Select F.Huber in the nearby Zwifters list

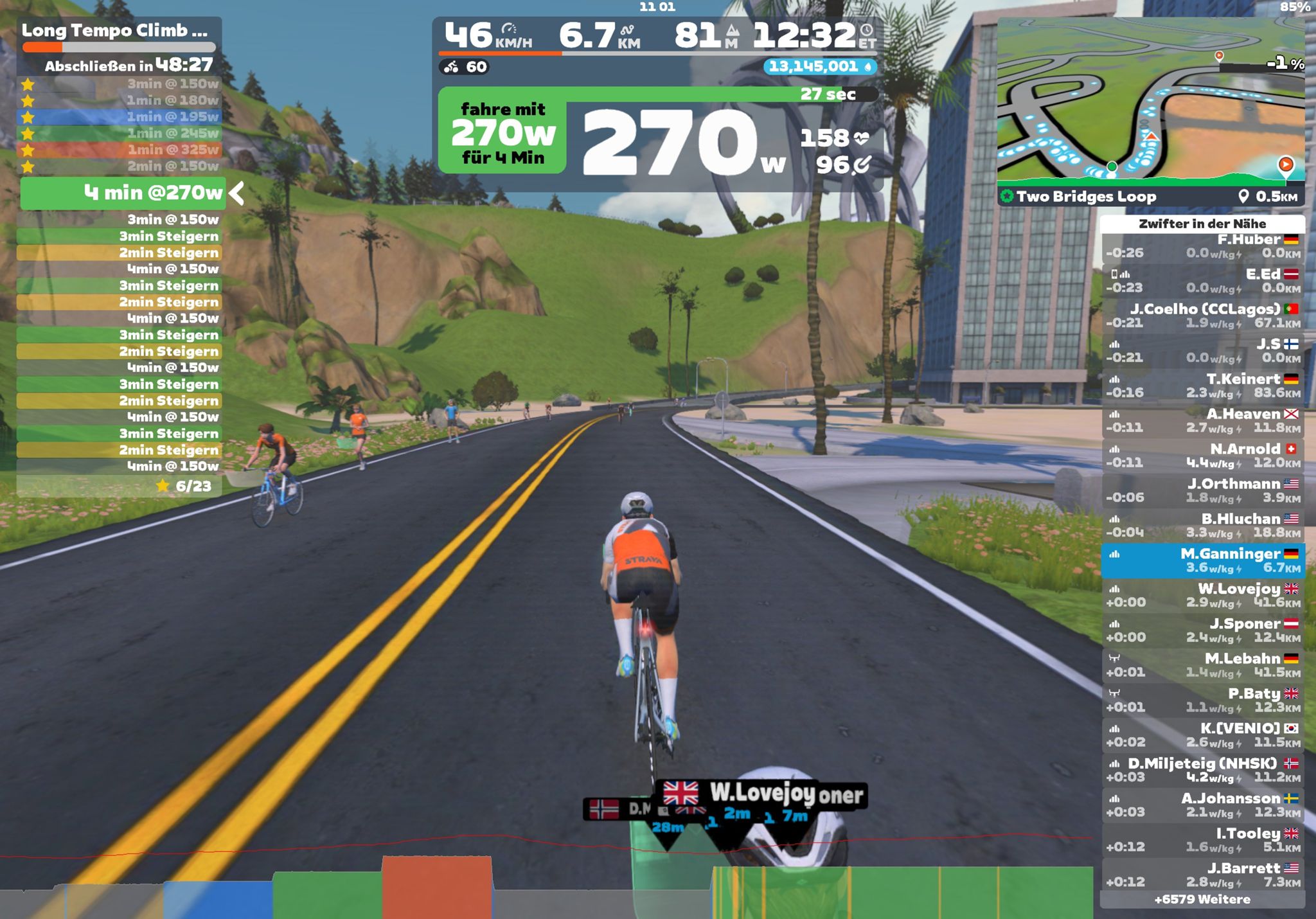coord(1202,246)
